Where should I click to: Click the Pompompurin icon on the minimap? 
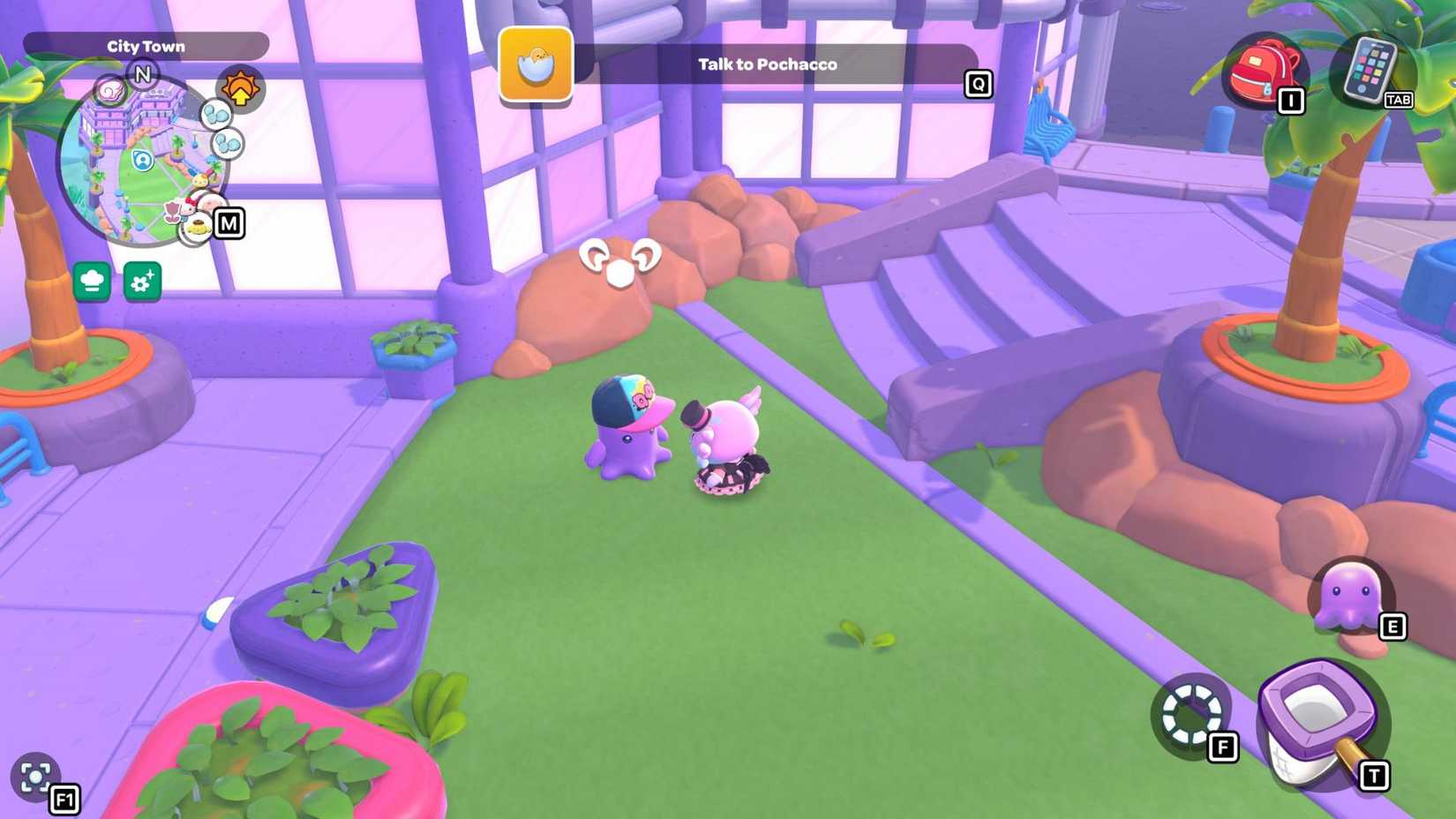tap(198, 229)
